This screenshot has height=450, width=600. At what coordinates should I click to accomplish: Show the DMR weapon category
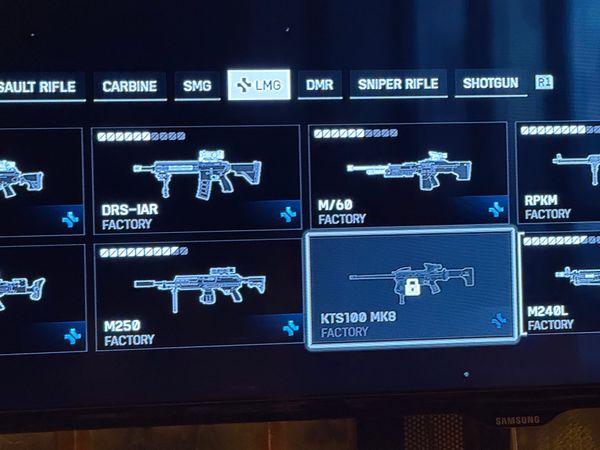319,85
